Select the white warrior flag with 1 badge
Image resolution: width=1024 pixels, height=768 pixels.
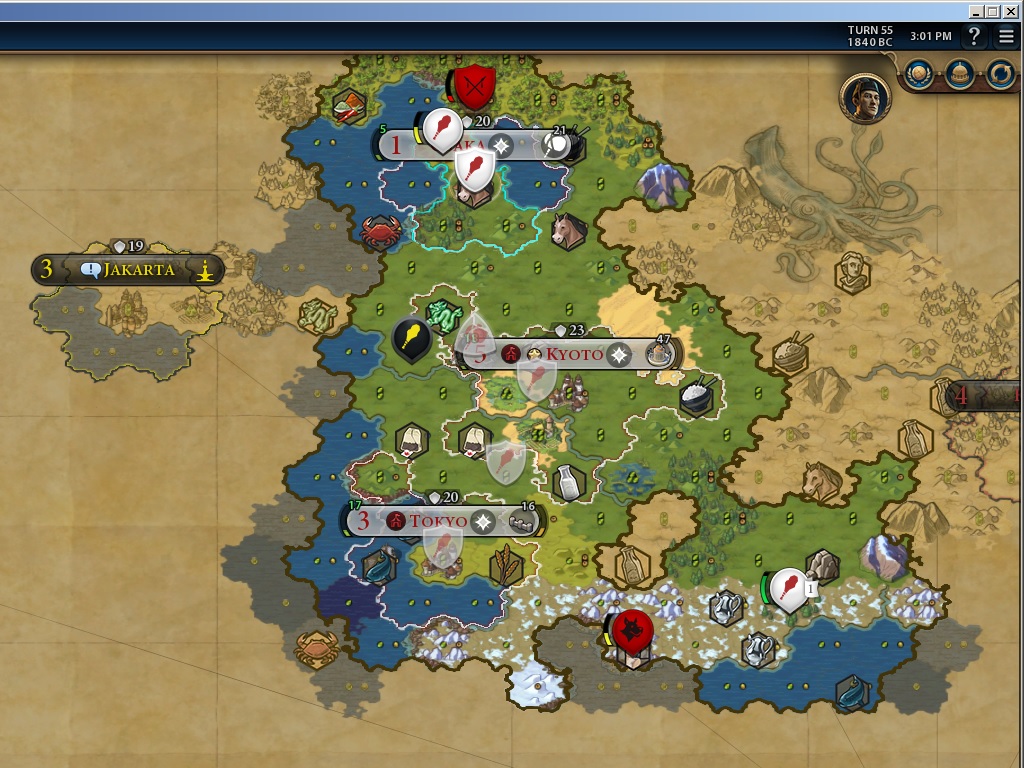tap(789, 588)
